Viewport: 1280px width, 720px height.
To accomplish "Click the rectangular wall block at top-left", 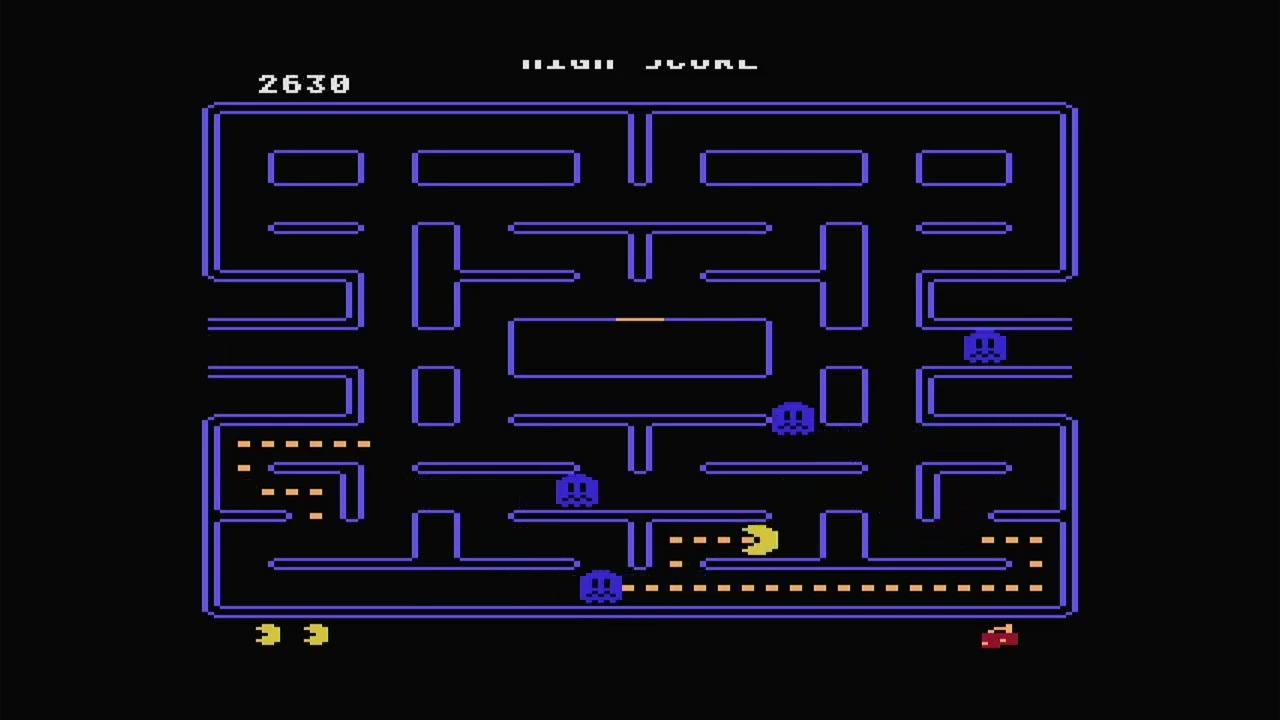I will coord(316,166).
